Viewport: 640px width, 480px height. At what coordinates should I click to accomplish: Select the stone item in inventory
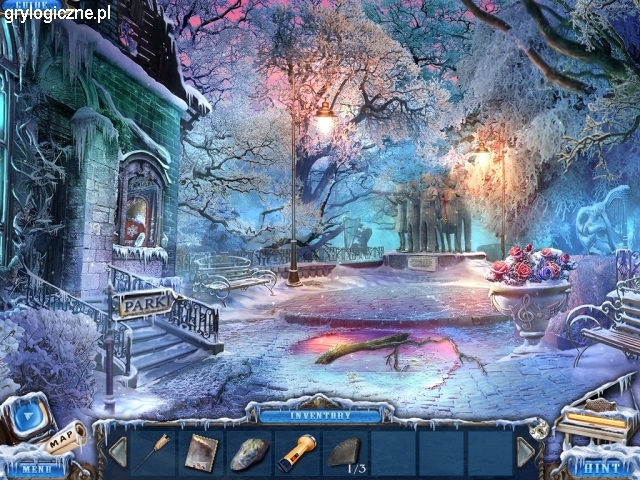pyautogui.click(x=248, y=453)
